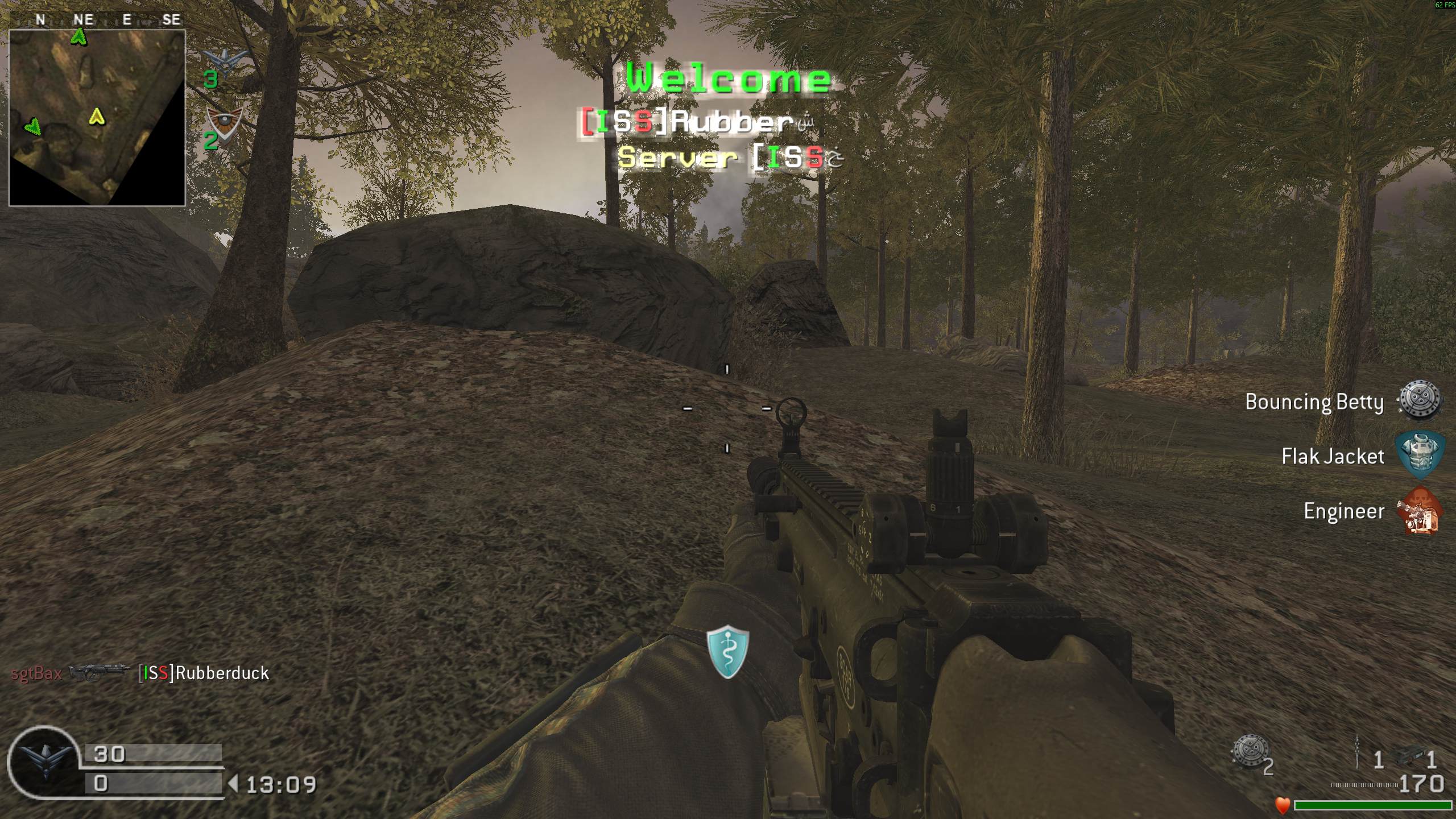
Task: Select the yellow player arrow on the minimap
Action: [x=97, y=117]
